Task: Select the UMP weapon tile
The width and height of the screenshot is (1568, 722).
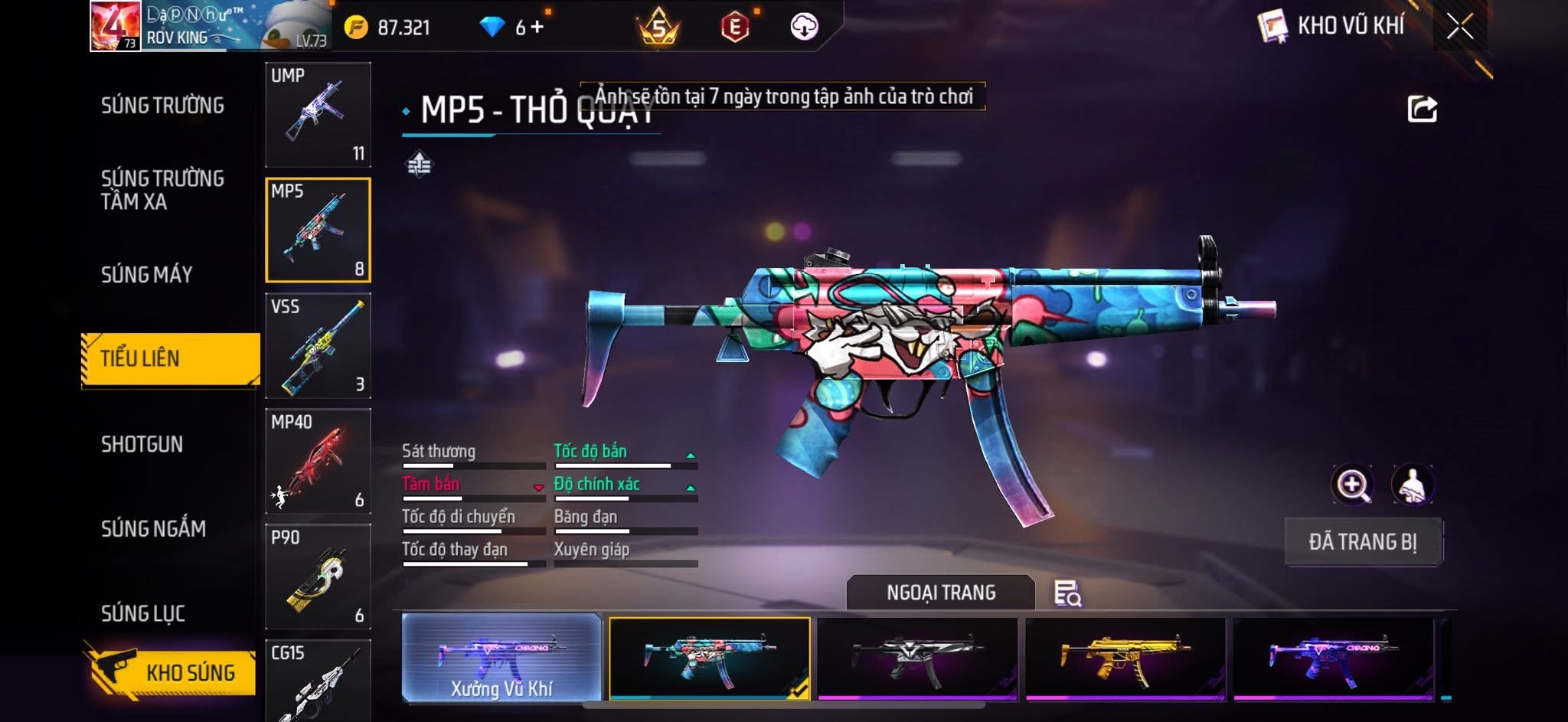Action: 318,115
